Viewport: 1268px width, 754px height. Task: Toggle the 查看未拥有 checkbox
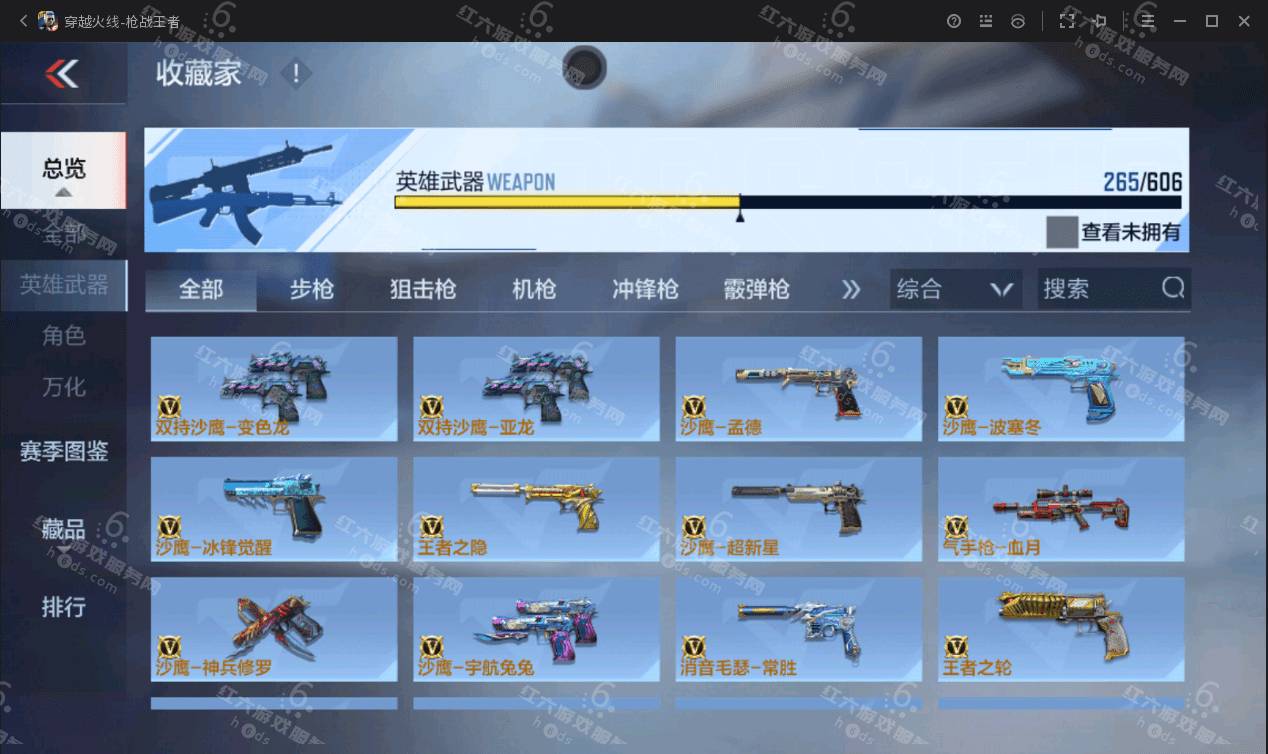point(1061,232)
